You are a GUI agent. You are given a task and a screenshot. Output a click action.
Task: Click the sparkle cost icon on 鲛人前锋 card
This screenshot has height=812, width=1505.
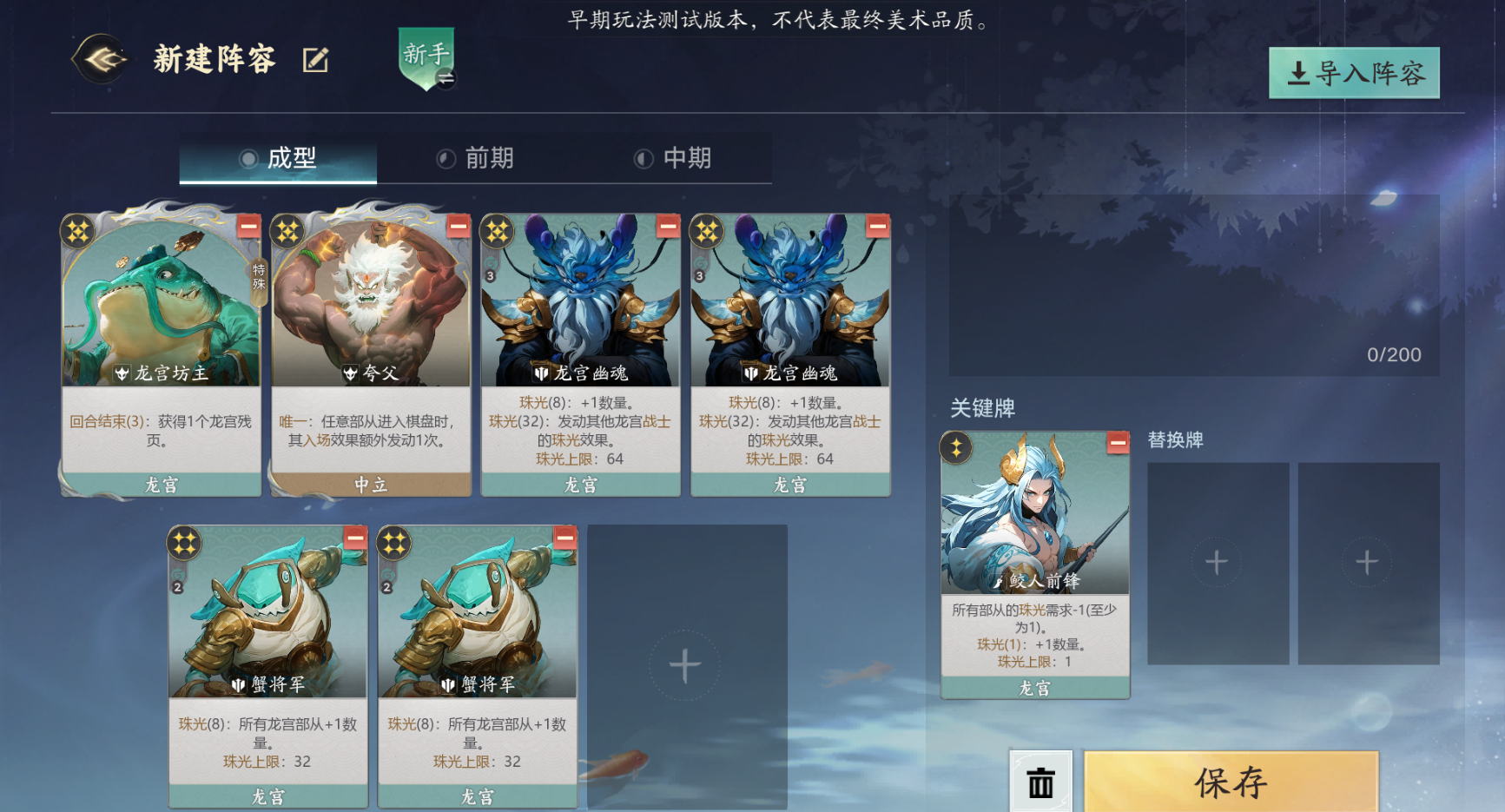point(958,447)
